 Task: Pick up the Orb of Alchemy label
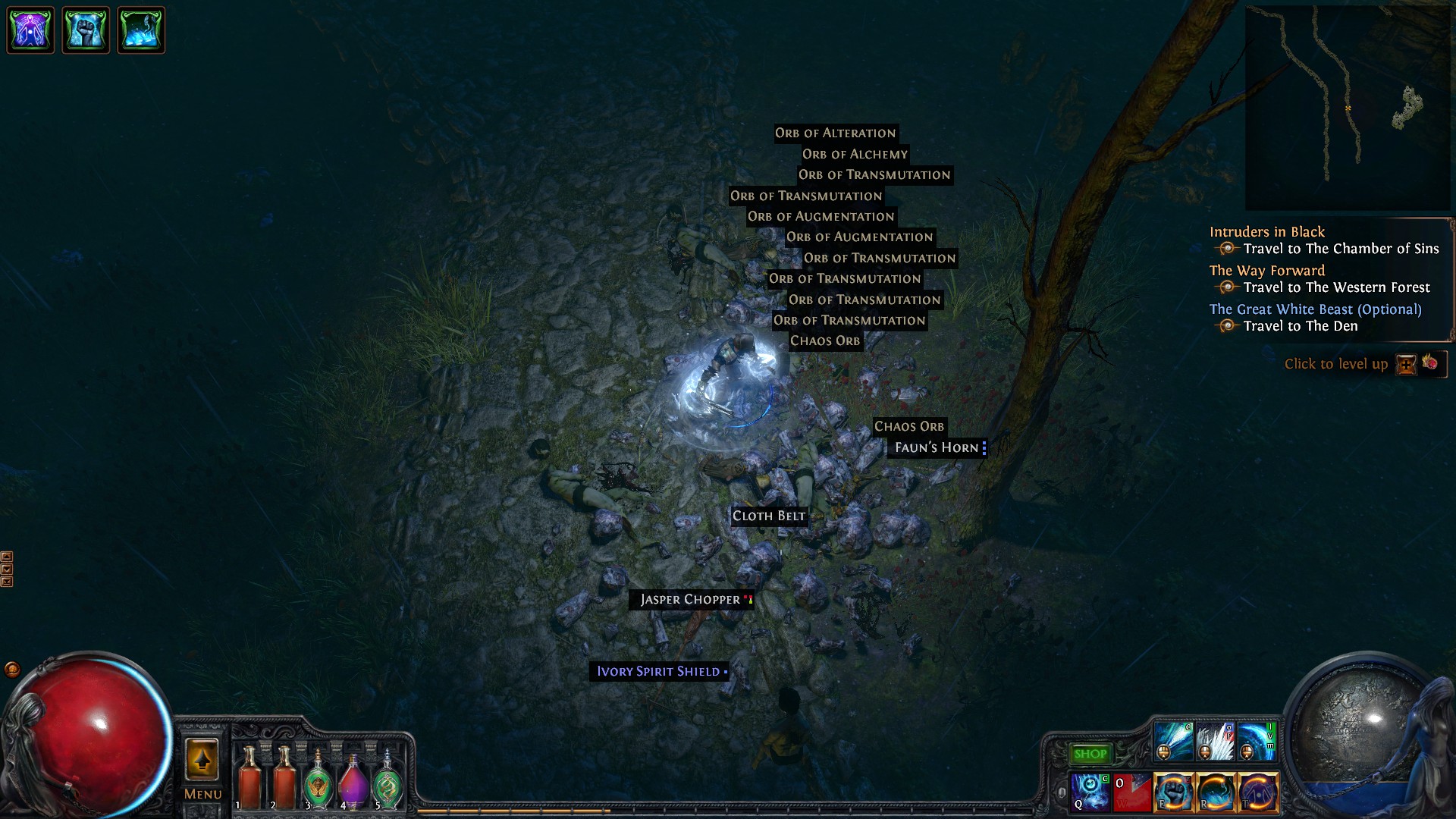pos(855,155)
